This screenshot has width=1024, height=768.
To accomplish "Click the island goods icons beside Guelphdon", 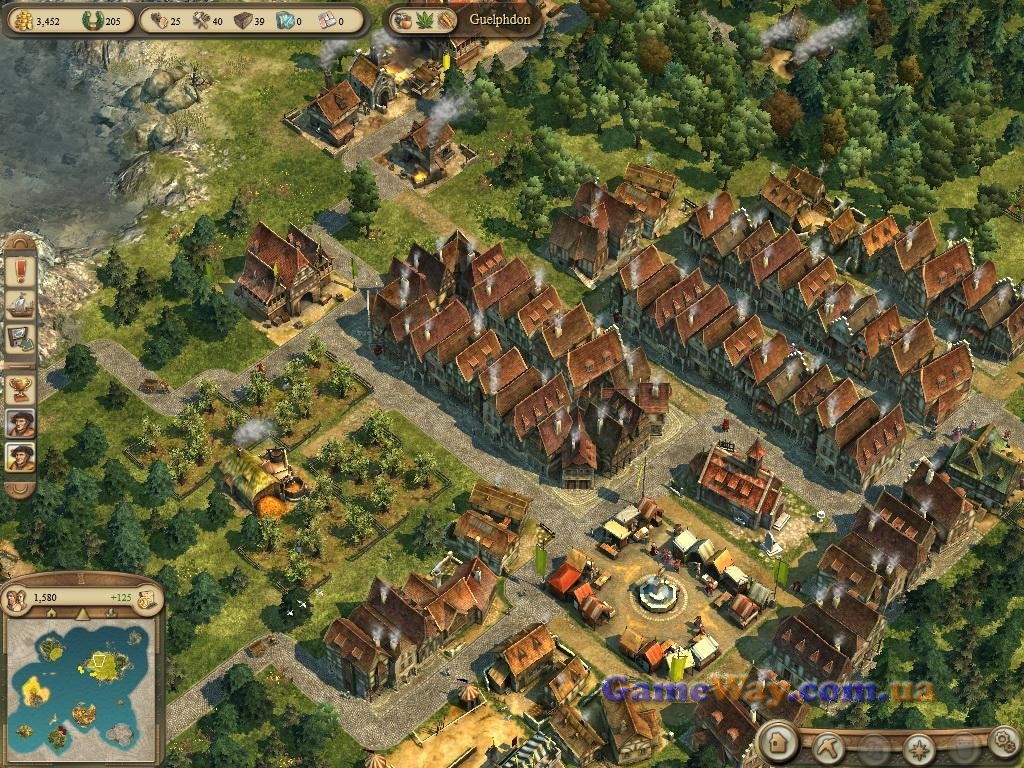I will tap(426, 20).
